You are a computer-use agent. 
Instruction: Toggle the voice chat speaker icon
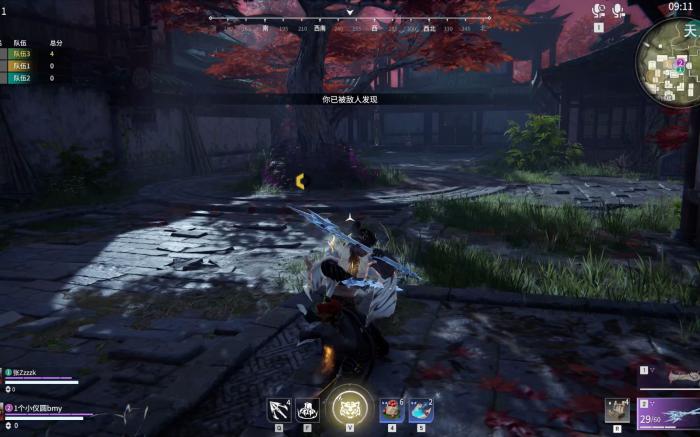click(599, 11)
